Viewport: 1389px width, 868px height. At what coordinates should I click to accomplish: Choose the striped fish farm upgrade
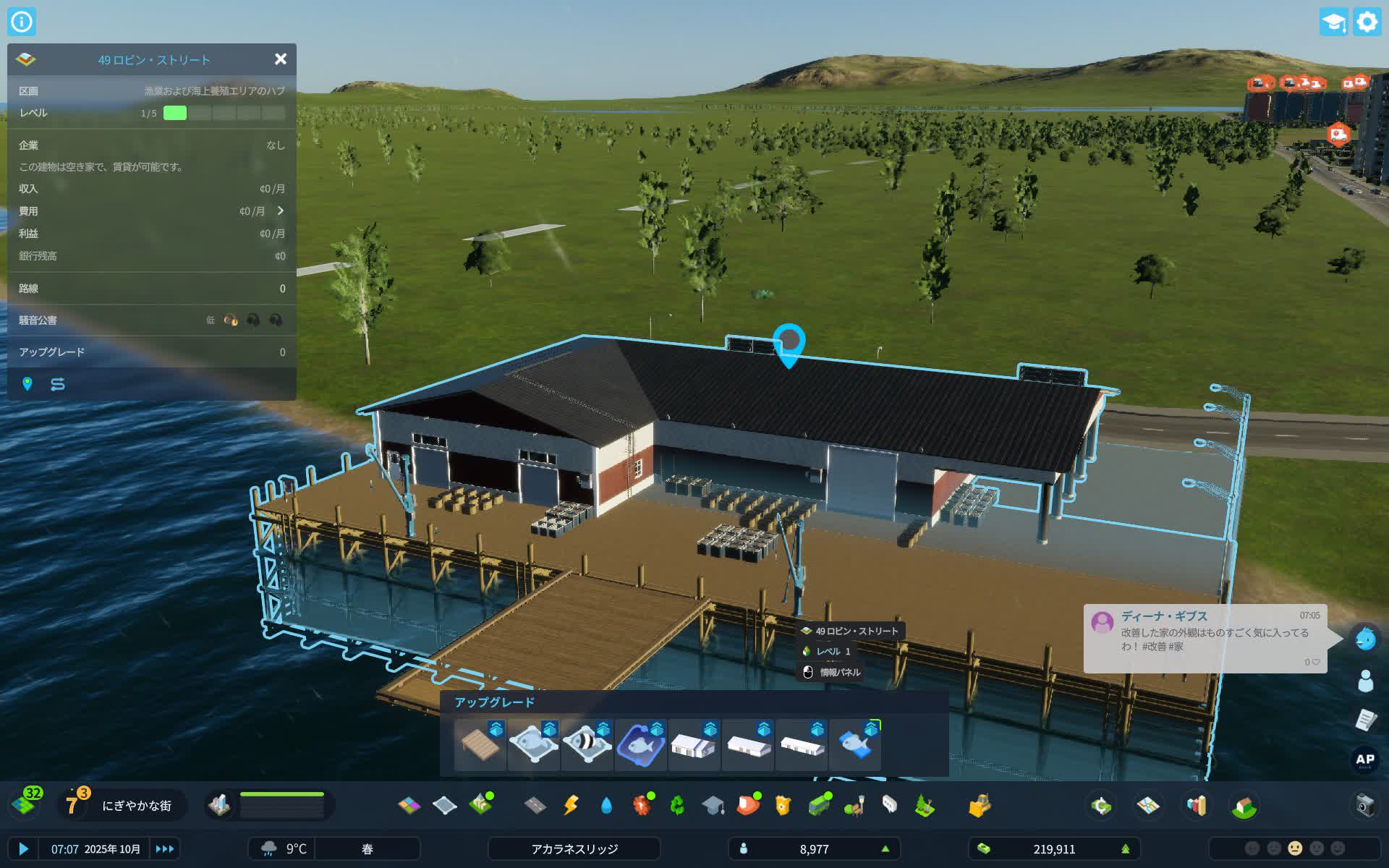pyautogui.click(x=586, y=744)
